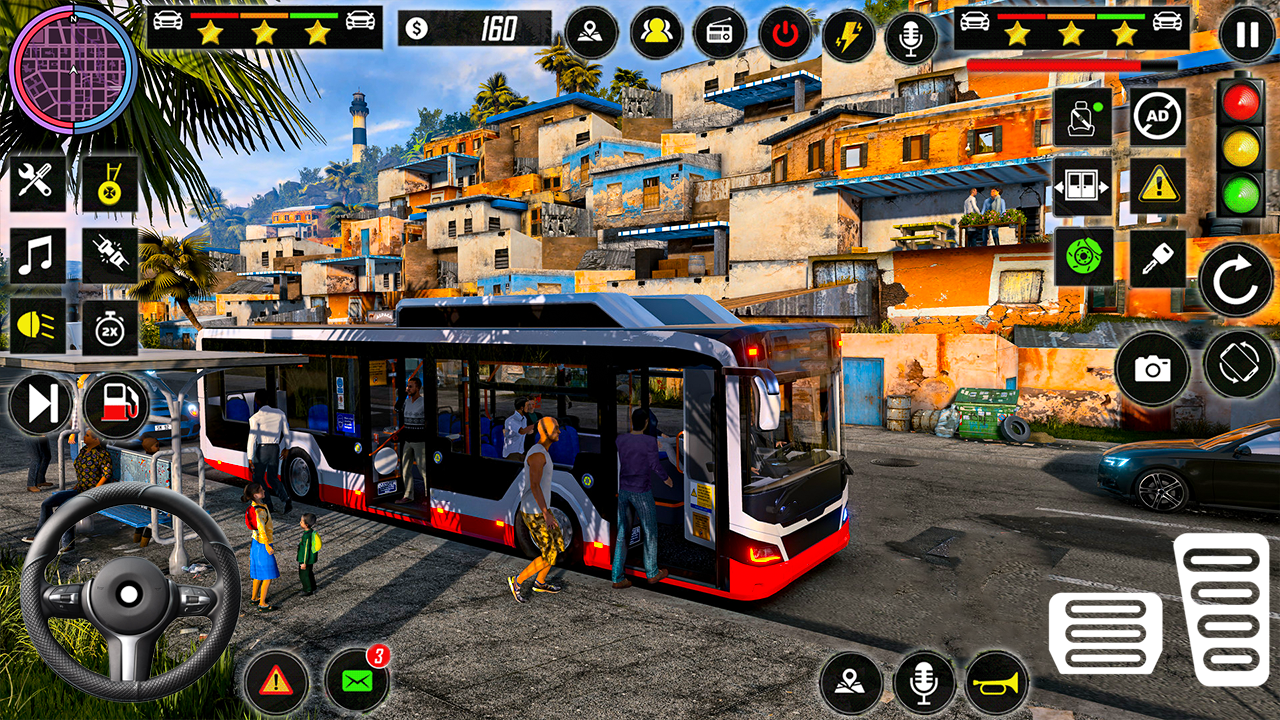Open the mail envelope with 3 notifications
The width and height of the screenshot is (1280, 720).
357,681
